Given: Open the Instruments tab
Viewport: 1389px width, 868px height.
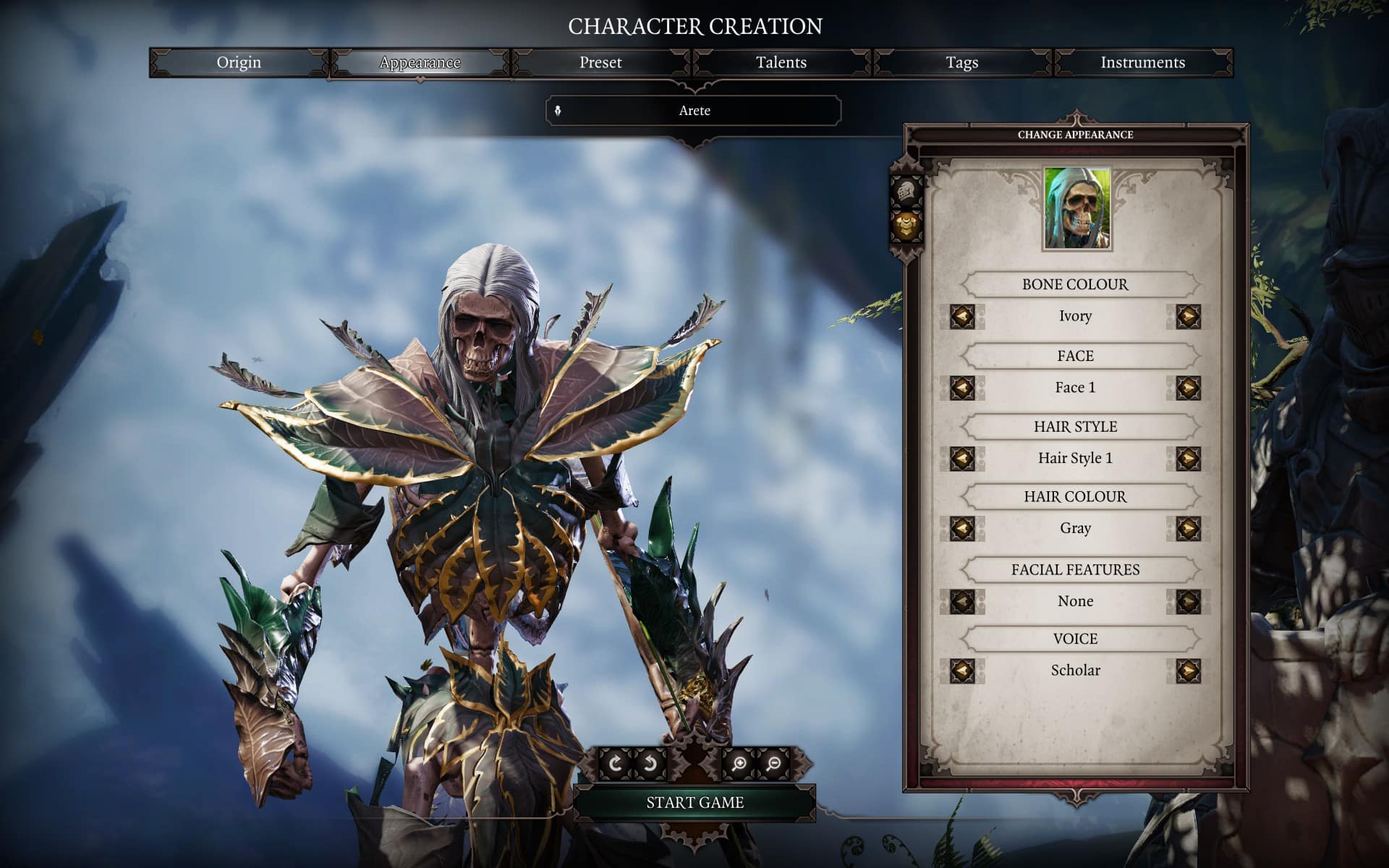Looking at the screenshot, I should [1143, 63].
